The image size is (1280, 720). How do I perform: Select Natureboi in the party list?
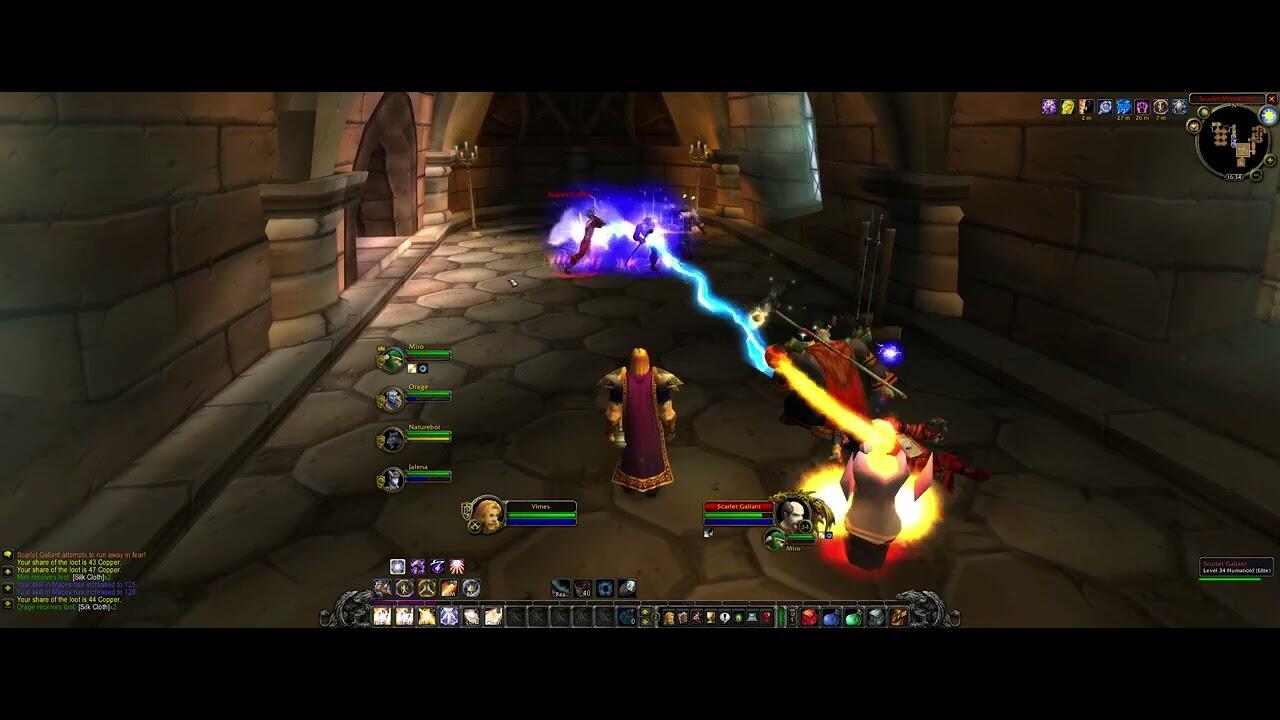pos(390,439)
